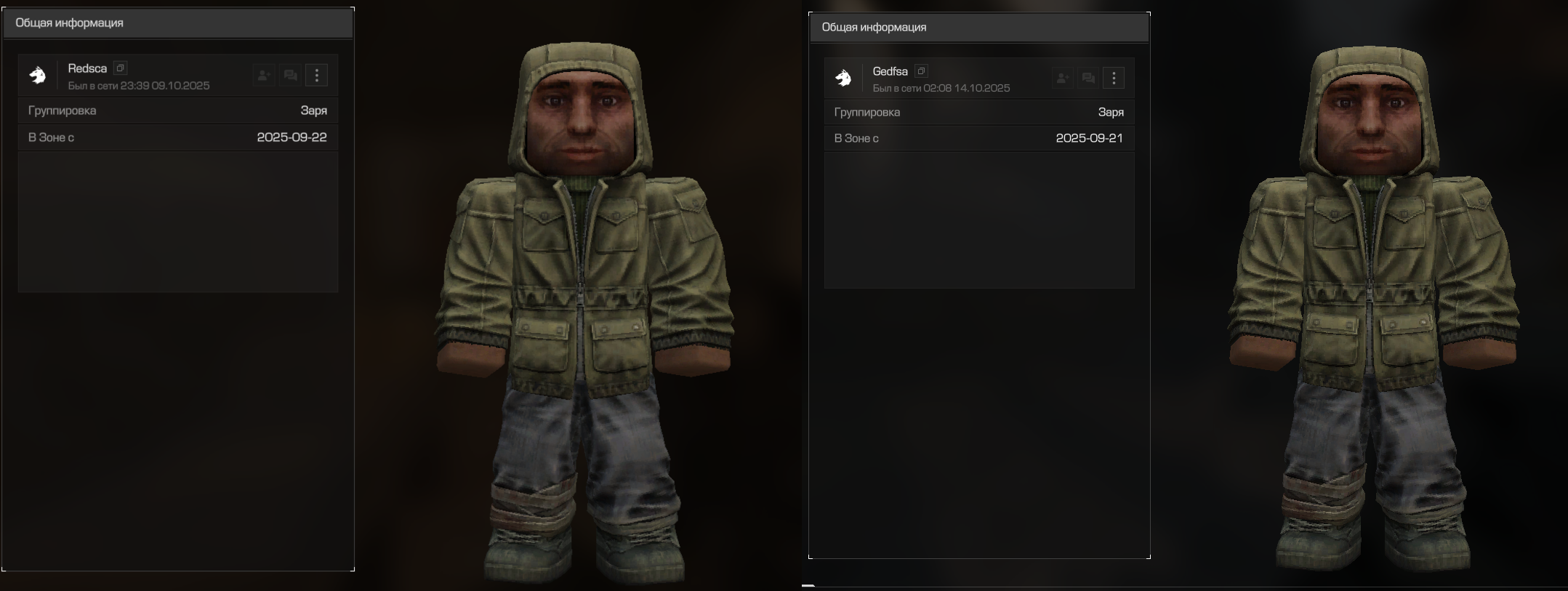
Task: Copy Redsca's nickname with the copy icon
Action: 121,68
